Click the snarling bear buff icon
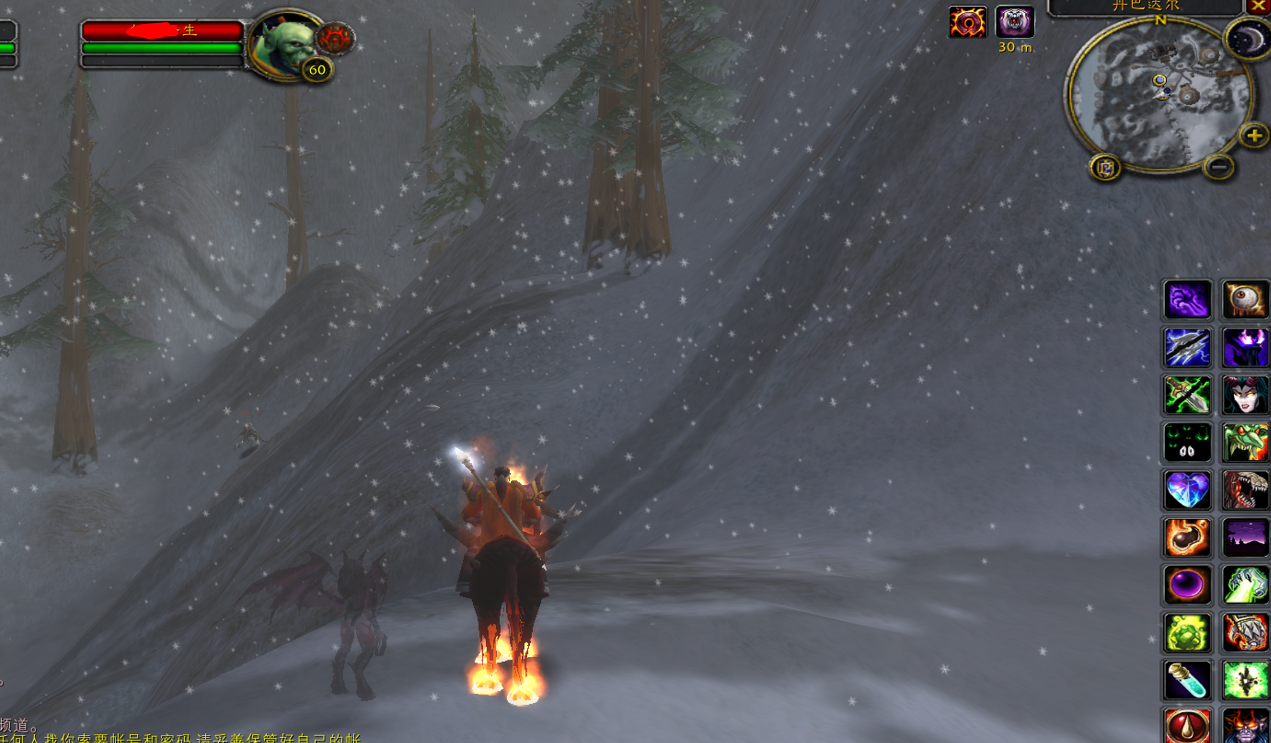The height and width of the screenshot is (743, 1271). point(1014,22)
